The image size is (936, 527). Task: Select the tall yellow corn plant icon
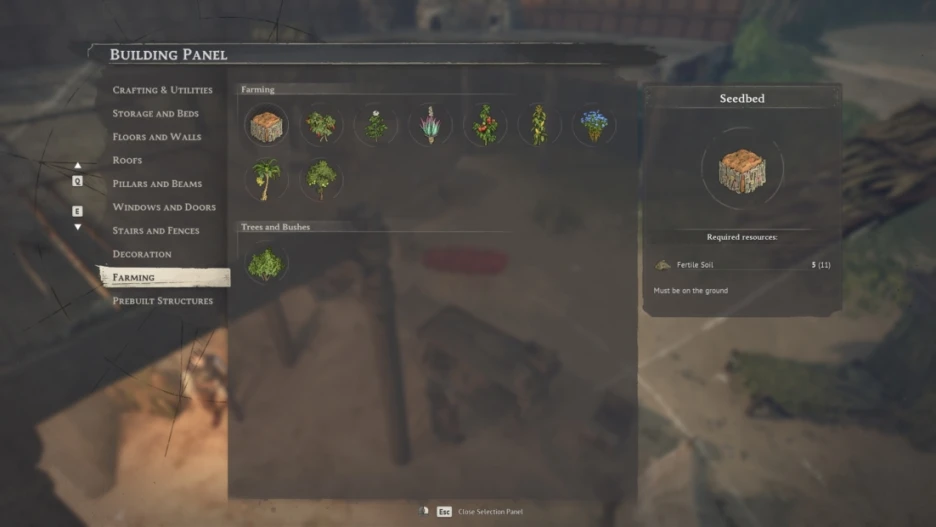tap(539, 126)
